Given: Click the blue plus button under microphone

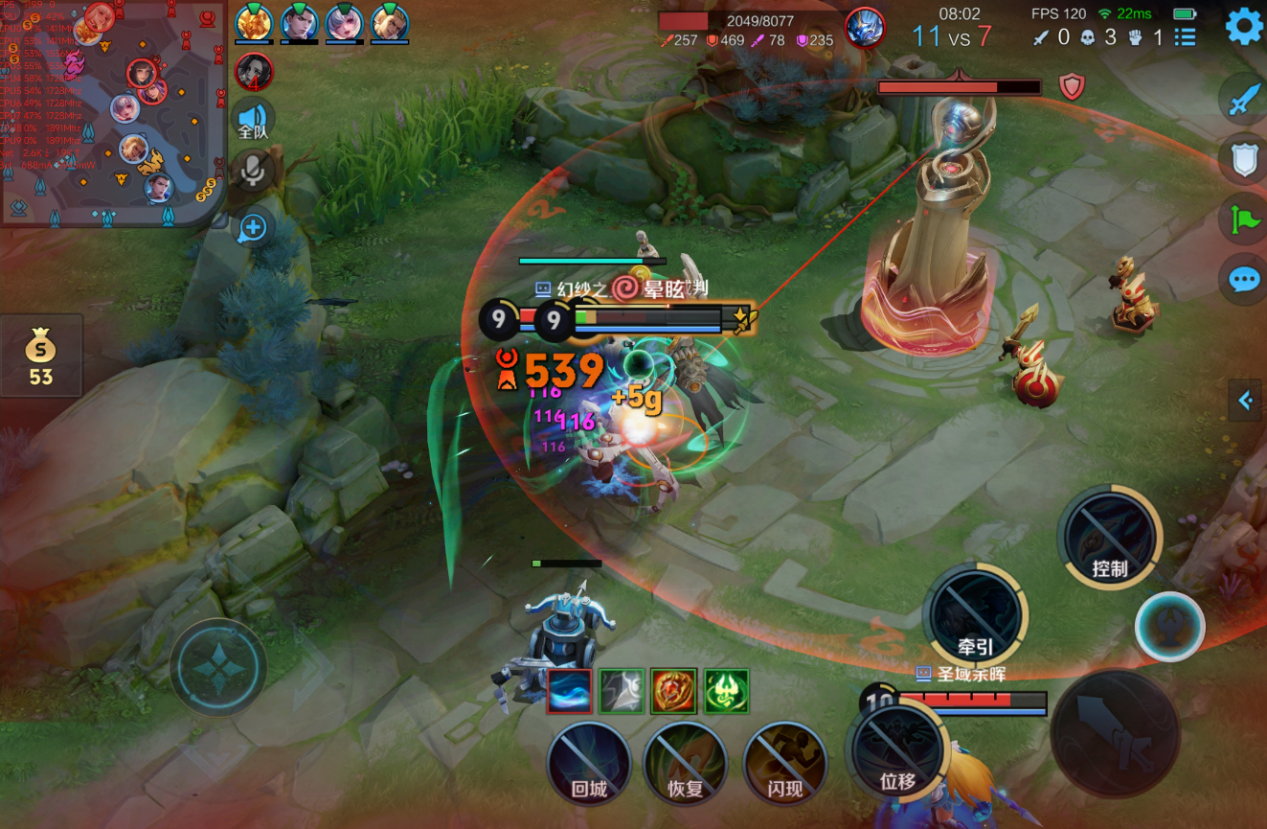Looking at the screenshot, I should tap(253, 228).
